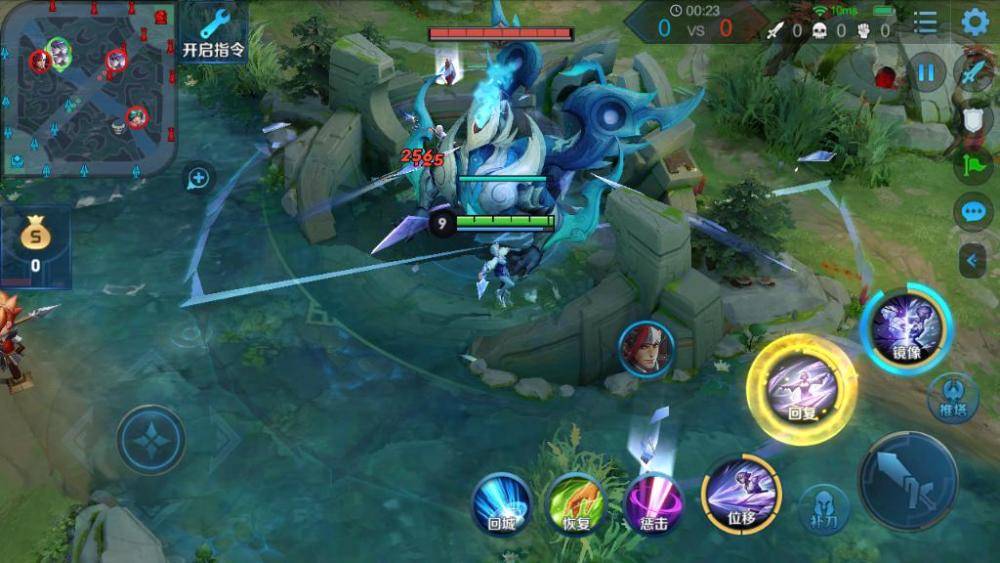Activate the 镜像 ultimate skill
The image size is (1000, 563).
(907, 327)
